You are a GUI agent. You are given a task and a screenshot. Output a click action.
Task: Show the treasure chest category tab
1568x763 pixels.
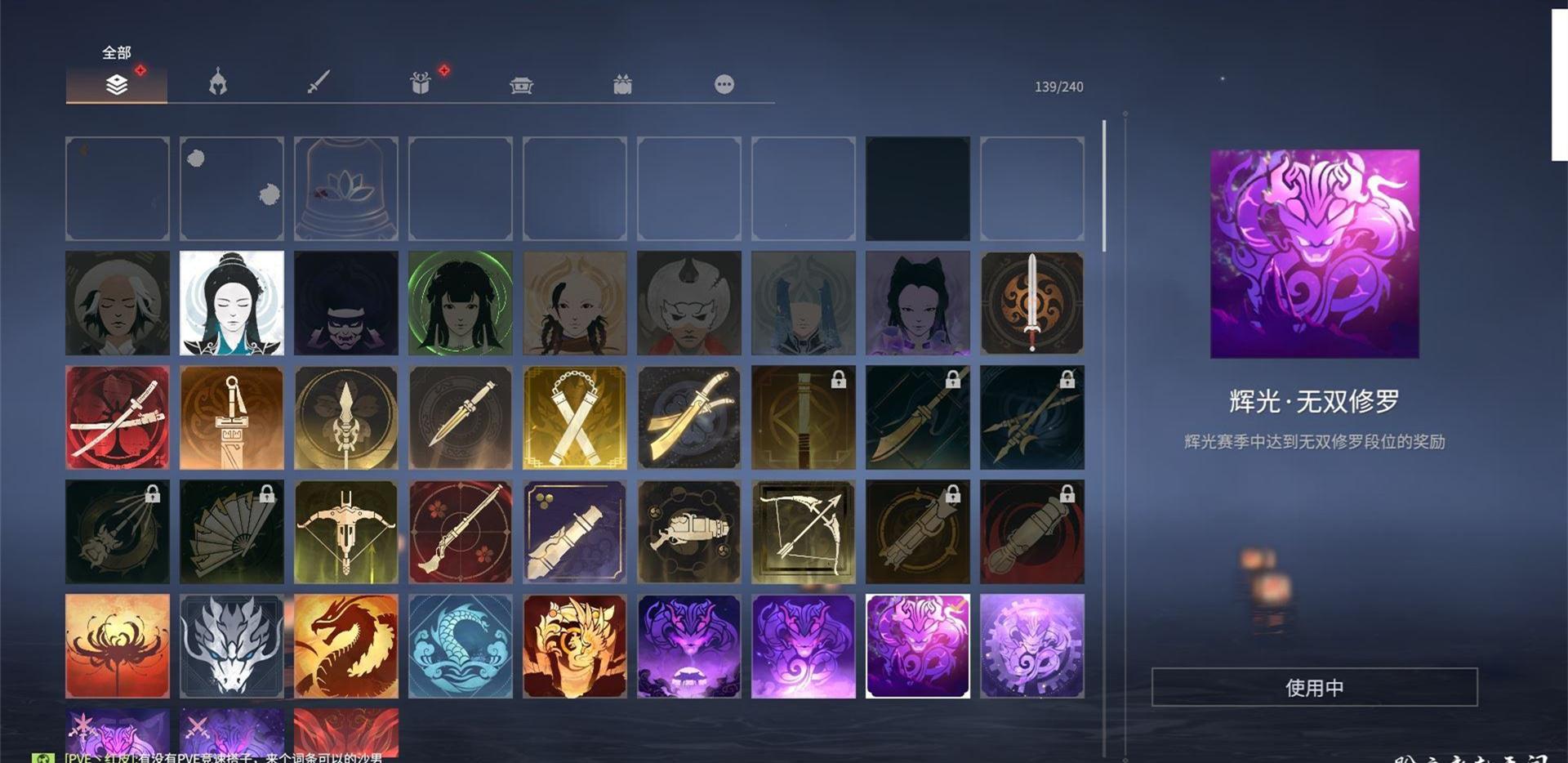521,85
